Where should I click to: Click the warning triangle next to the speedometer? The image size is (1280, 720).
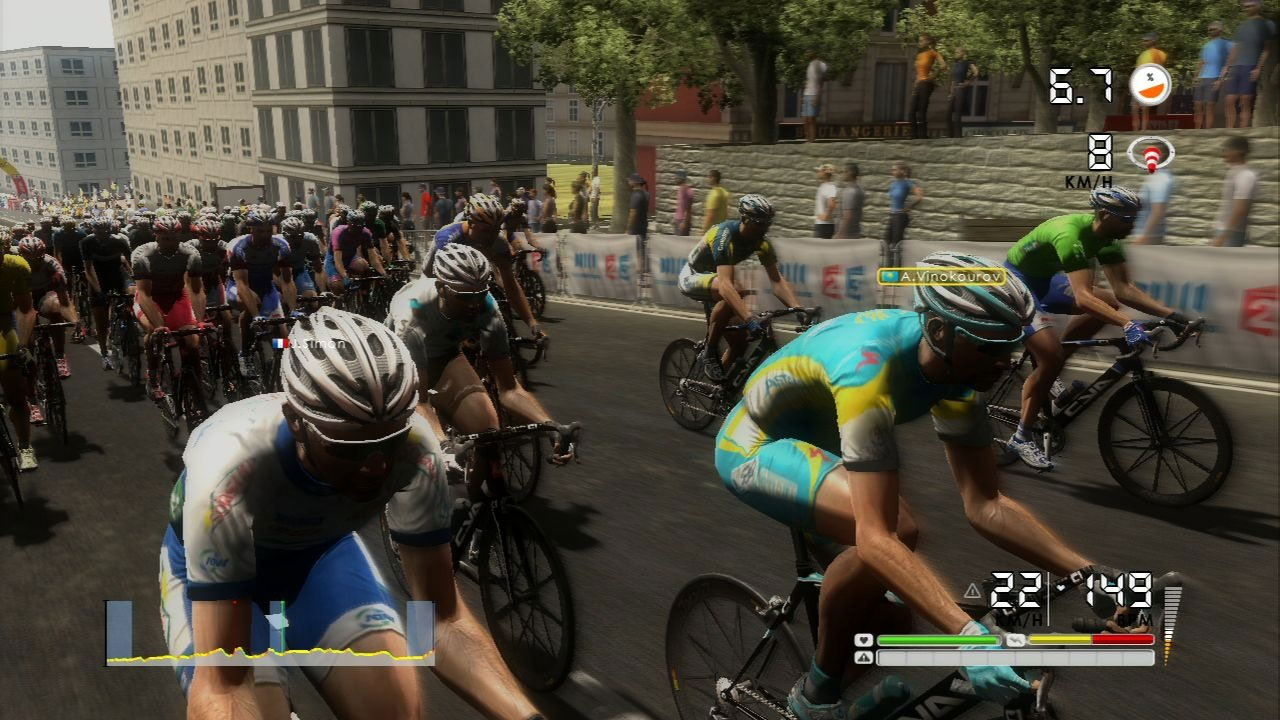click(972, 590)
